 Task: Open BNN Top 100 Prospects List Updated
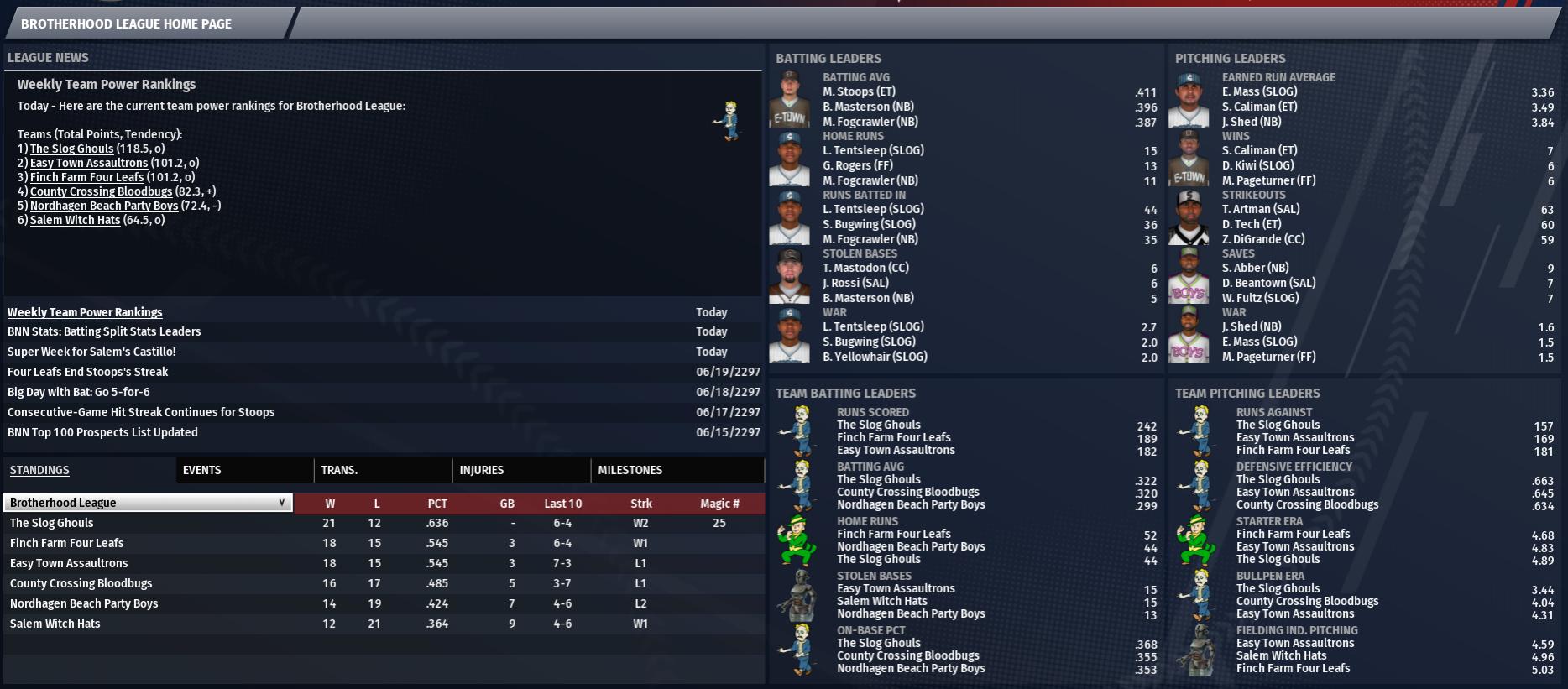[x=102, y=432]
